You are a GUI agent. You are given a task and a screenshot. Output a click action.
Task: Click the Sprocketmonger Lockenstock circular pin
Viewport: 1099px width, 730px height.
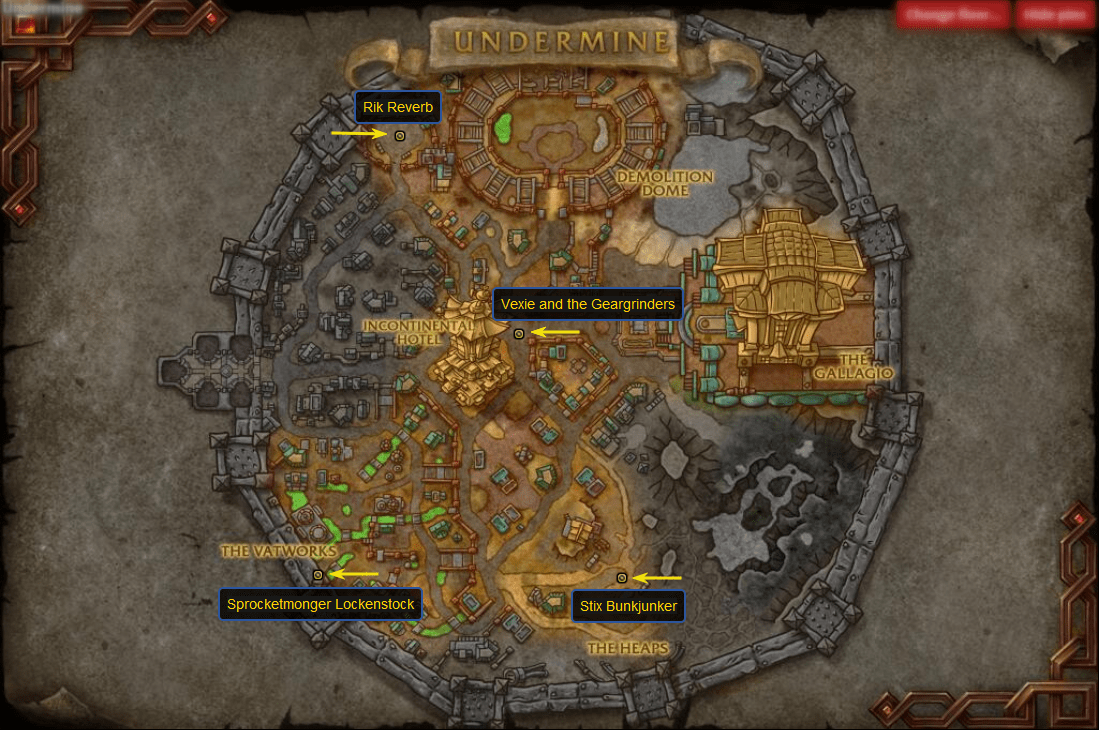pyautogui.click(x=318, y=575)
